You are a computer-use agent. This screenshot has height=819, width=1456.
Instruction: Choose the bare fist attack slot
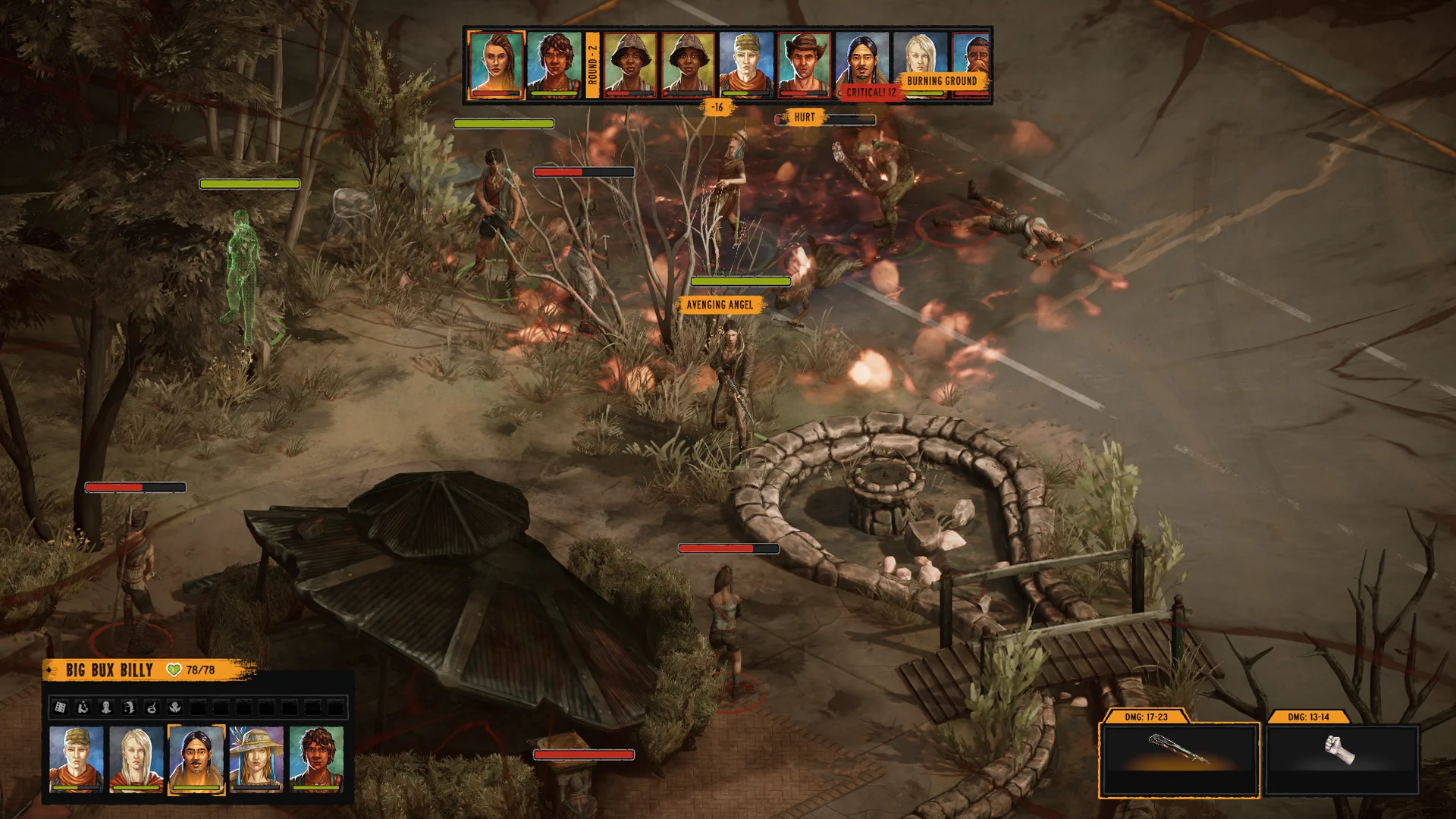point(1342,759)
